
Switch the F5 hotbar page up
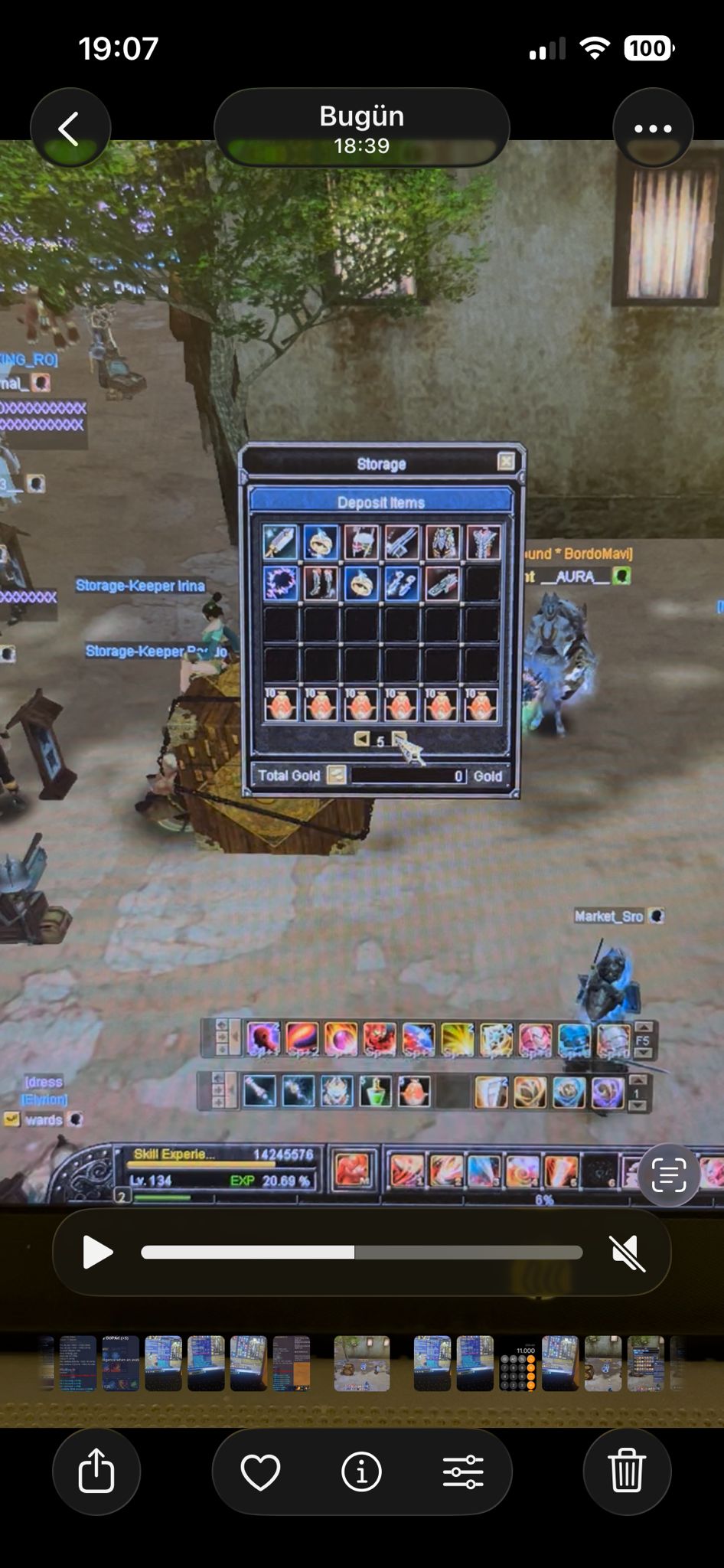coord(643,1027)
